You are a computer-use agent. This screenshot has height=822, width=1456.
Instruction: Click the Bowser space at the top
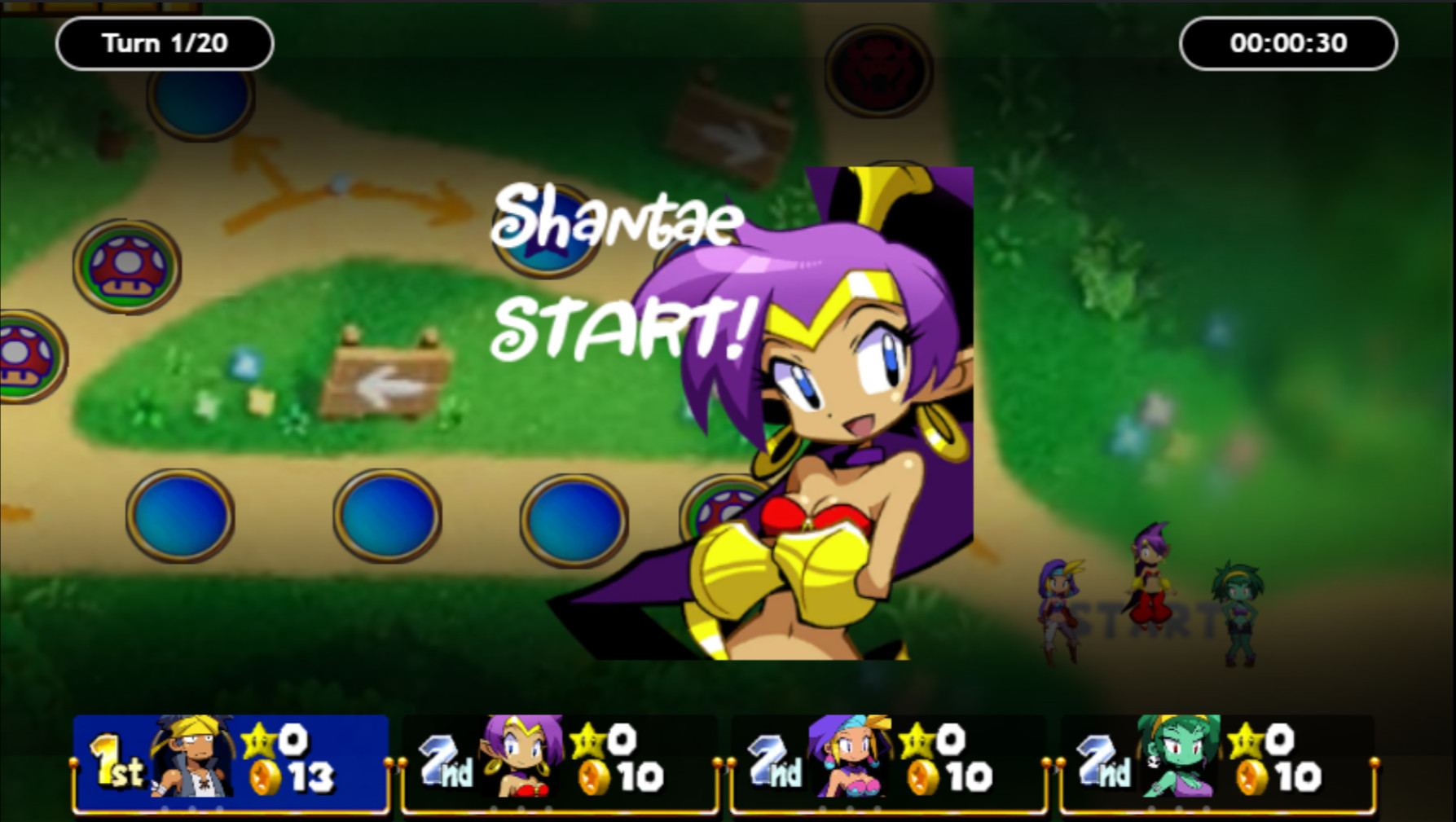pyautogui.click(x=878, y=72)
